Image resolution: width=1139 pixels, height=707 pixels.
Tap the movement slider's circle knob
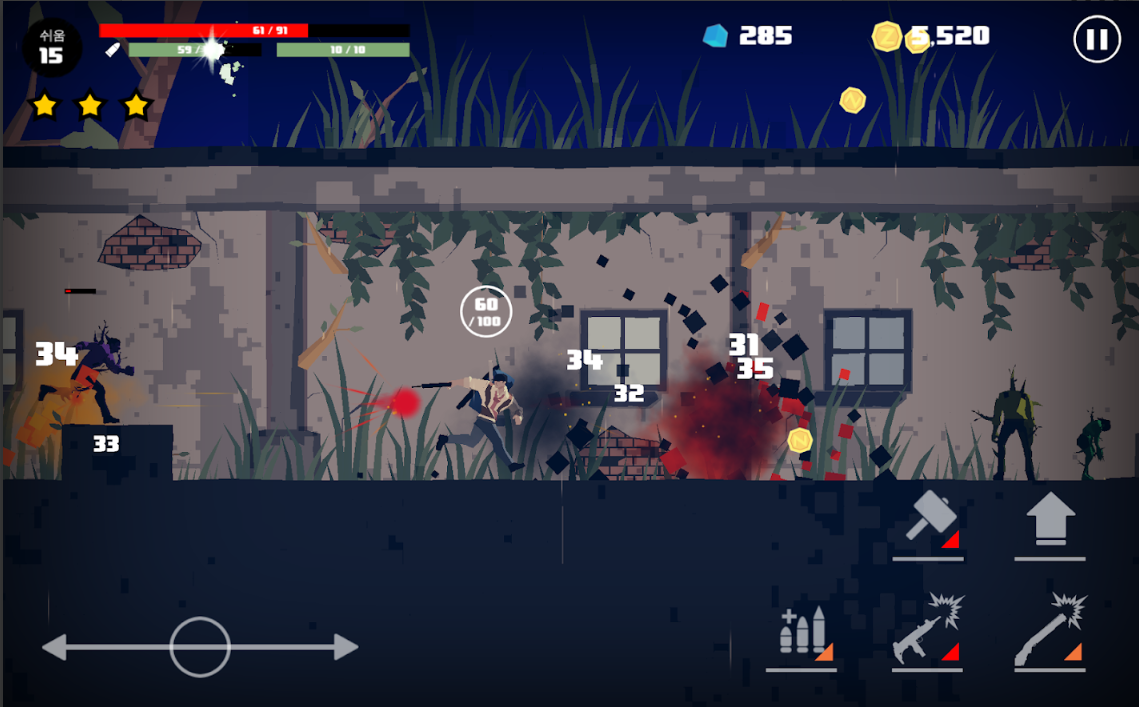point(200,647)
